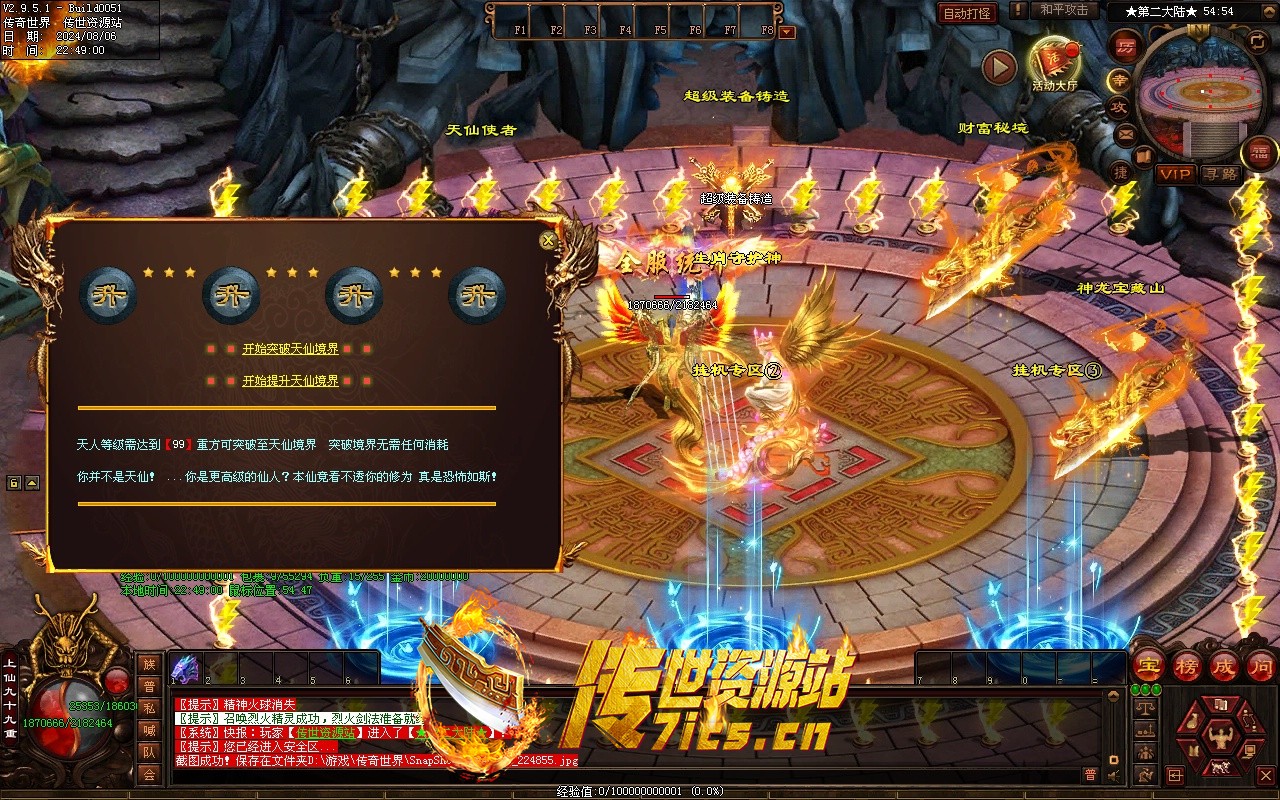Switch the 和平攻击 attack mode
This screenshot has height=800, width=1280.
(1063, 10)
